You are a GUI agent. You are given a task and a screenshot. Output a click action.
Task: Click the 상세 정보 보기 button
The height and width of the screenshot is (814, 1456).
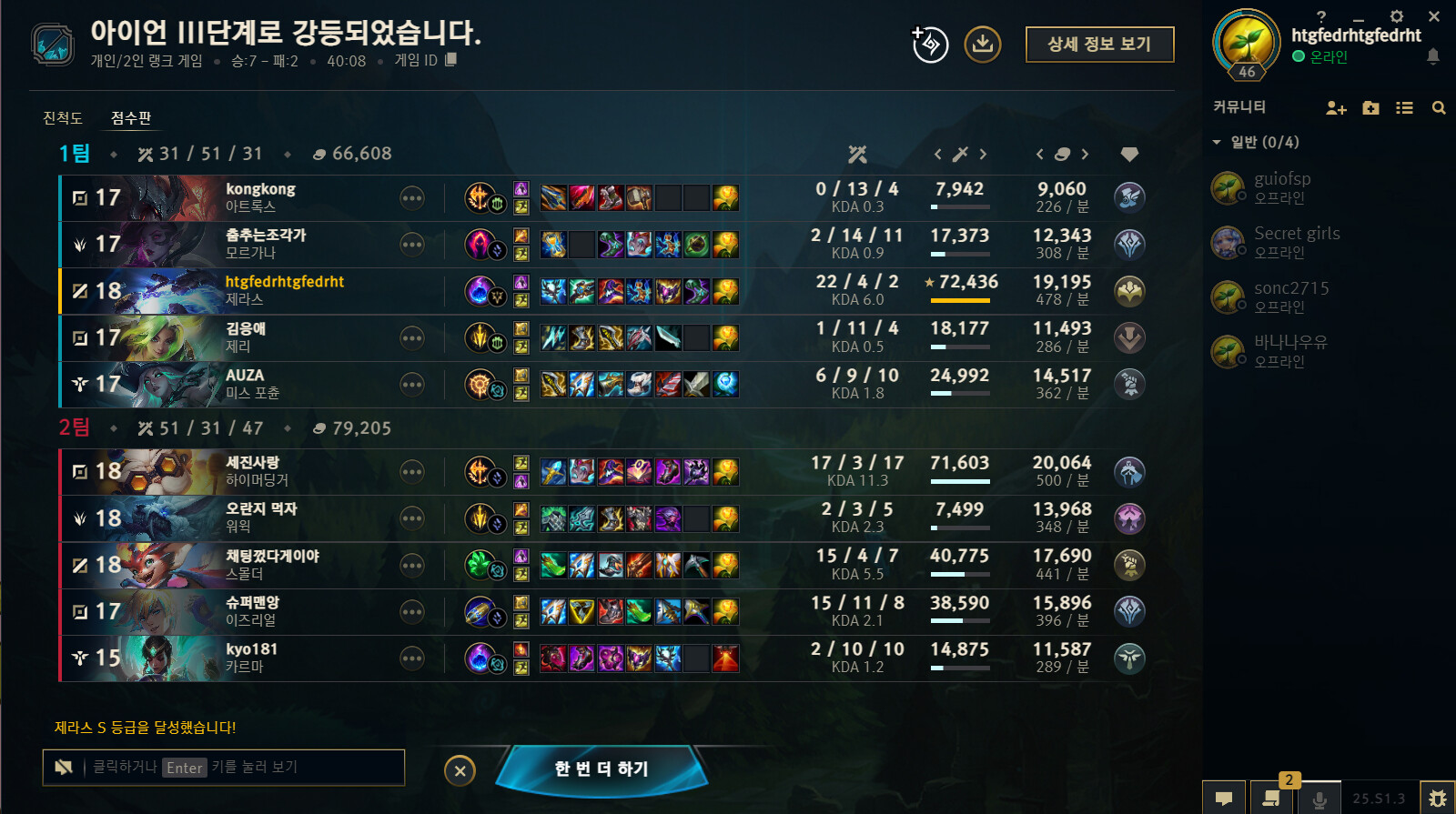click(1099, 44)
